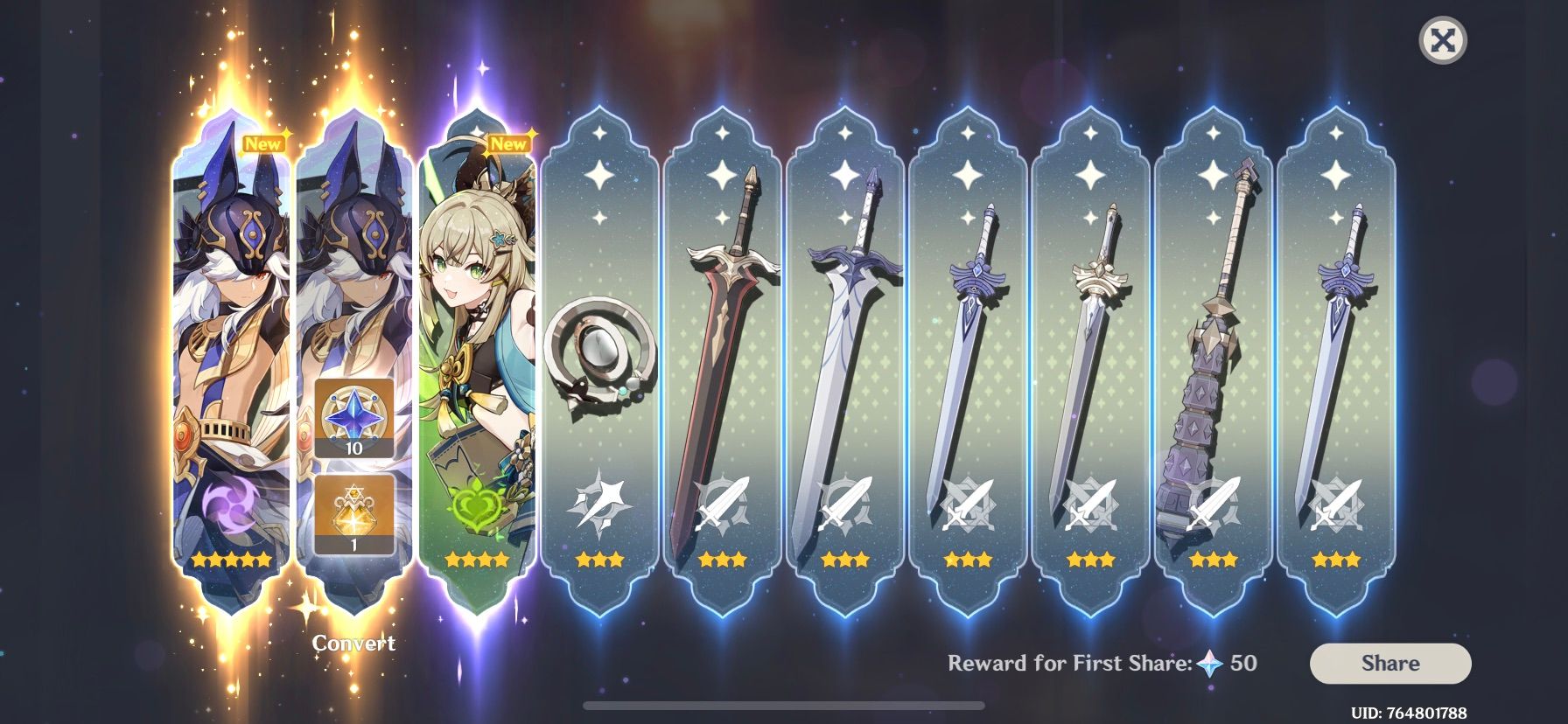Click the Convert label below the duplicate card
The width and height of the screenshot is (1568, 724).
click(x=354, y=644)
